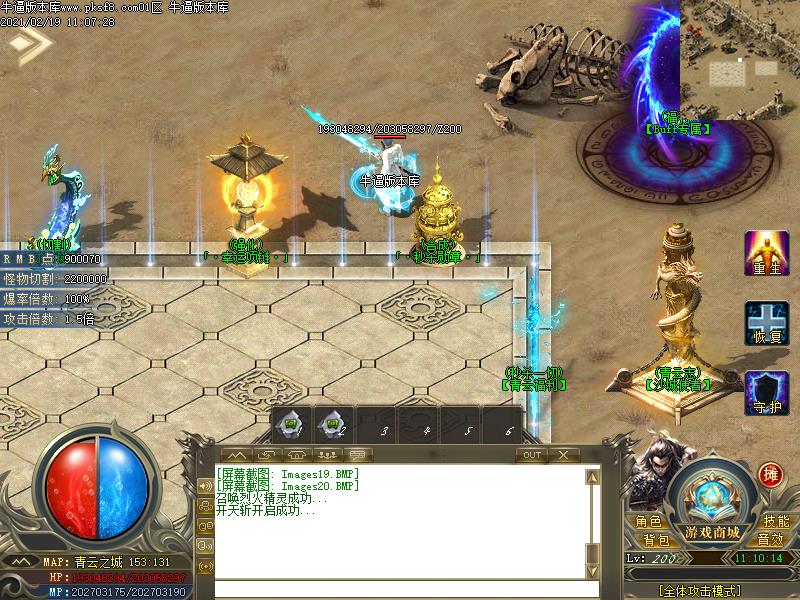Use the item in hotbar slot 1

[x=292, y=424]
